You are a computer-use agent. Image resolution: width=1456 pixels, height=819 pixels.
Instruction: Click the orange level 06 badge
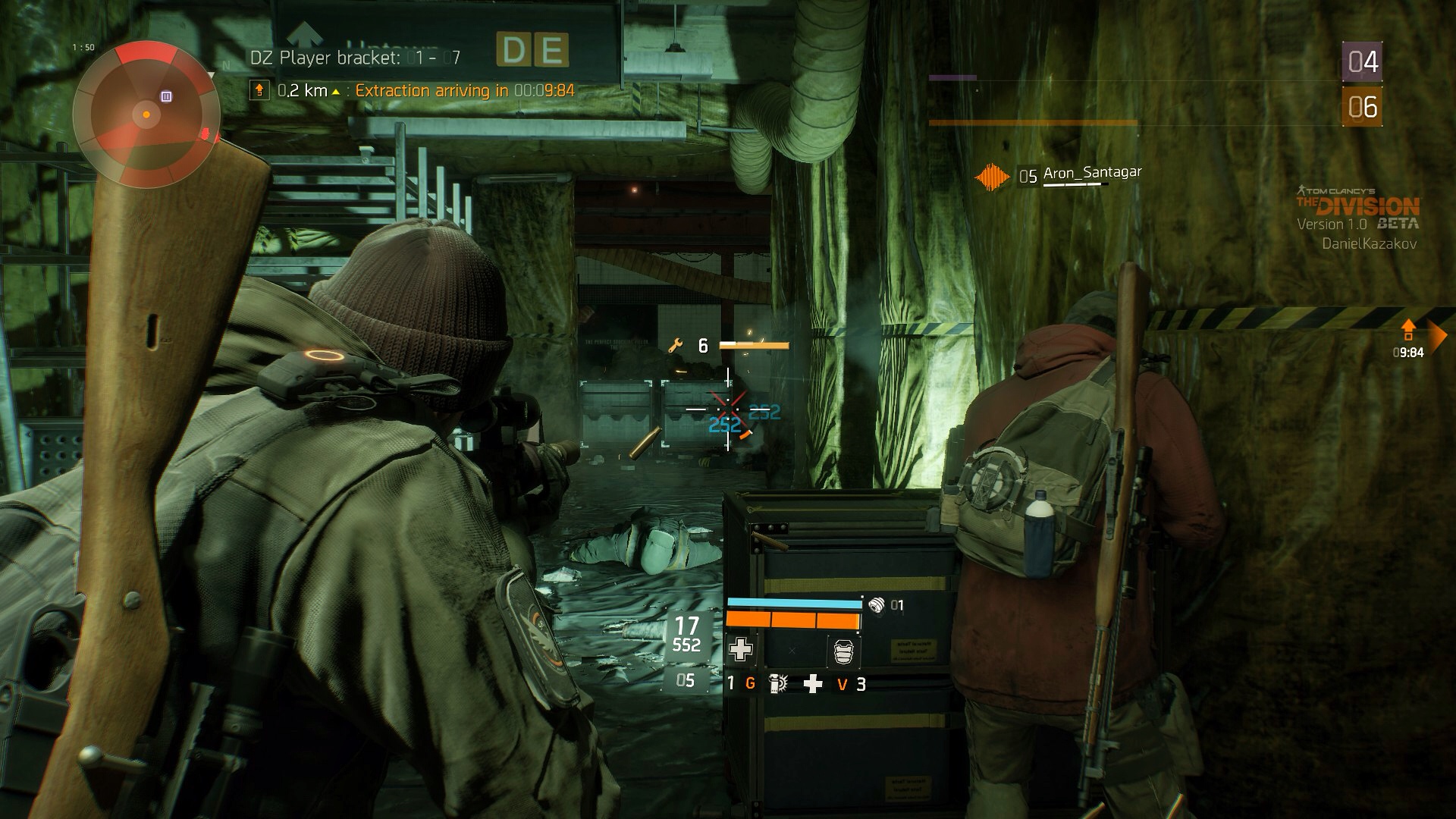pyautogui.click(x=1362, y=107)
